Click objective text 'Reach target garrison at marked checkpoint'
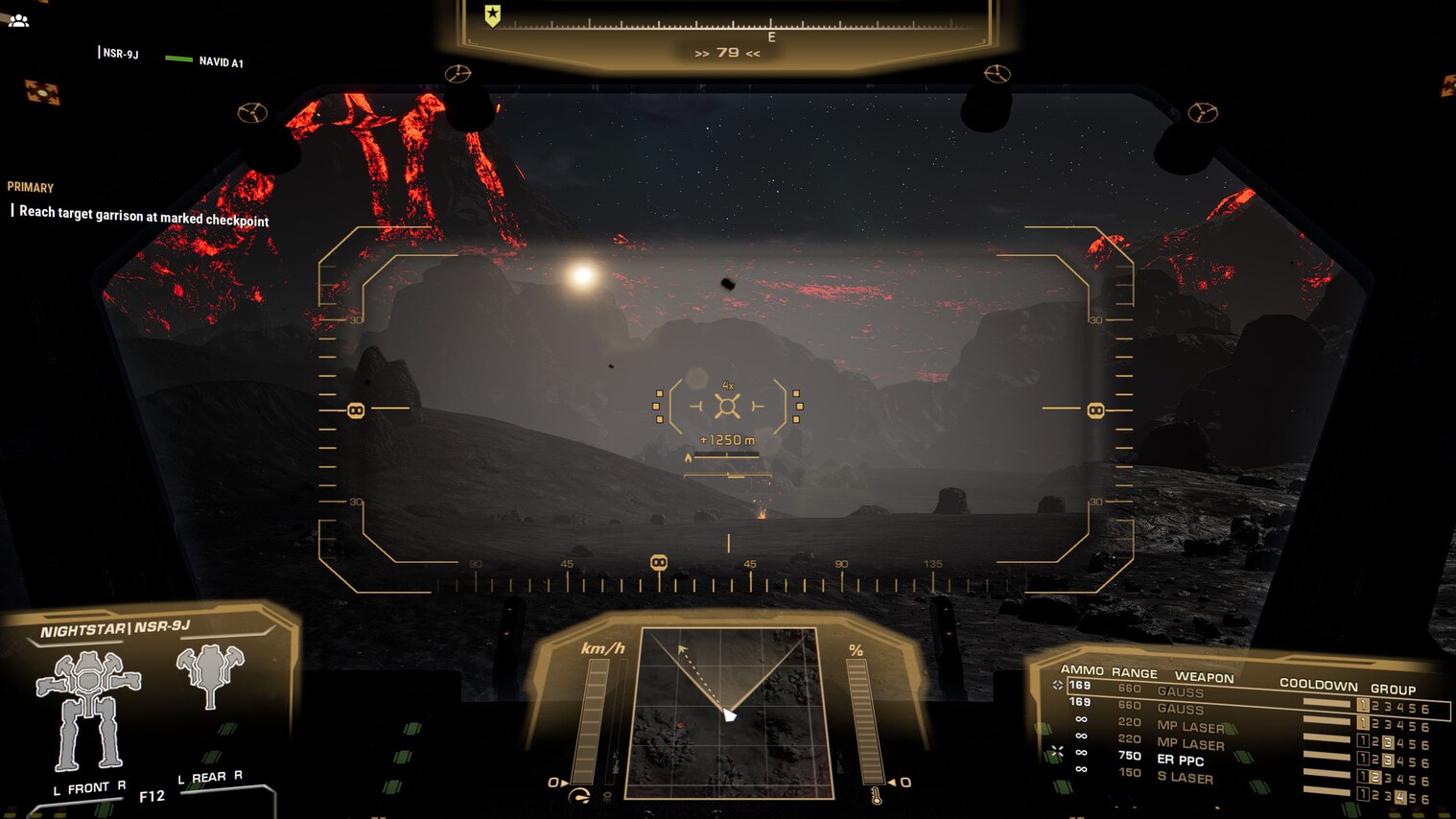 click(140, 219)
